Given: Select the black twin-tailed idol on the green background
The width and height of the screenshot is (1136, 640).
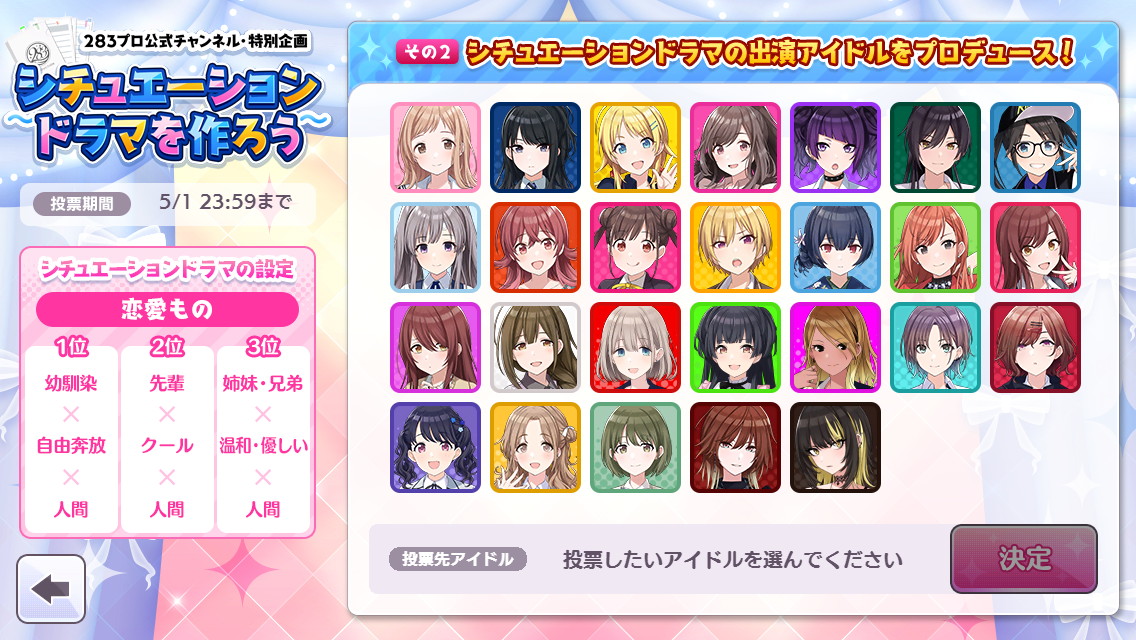Looking at the screenshot, I should click(735, 347).
